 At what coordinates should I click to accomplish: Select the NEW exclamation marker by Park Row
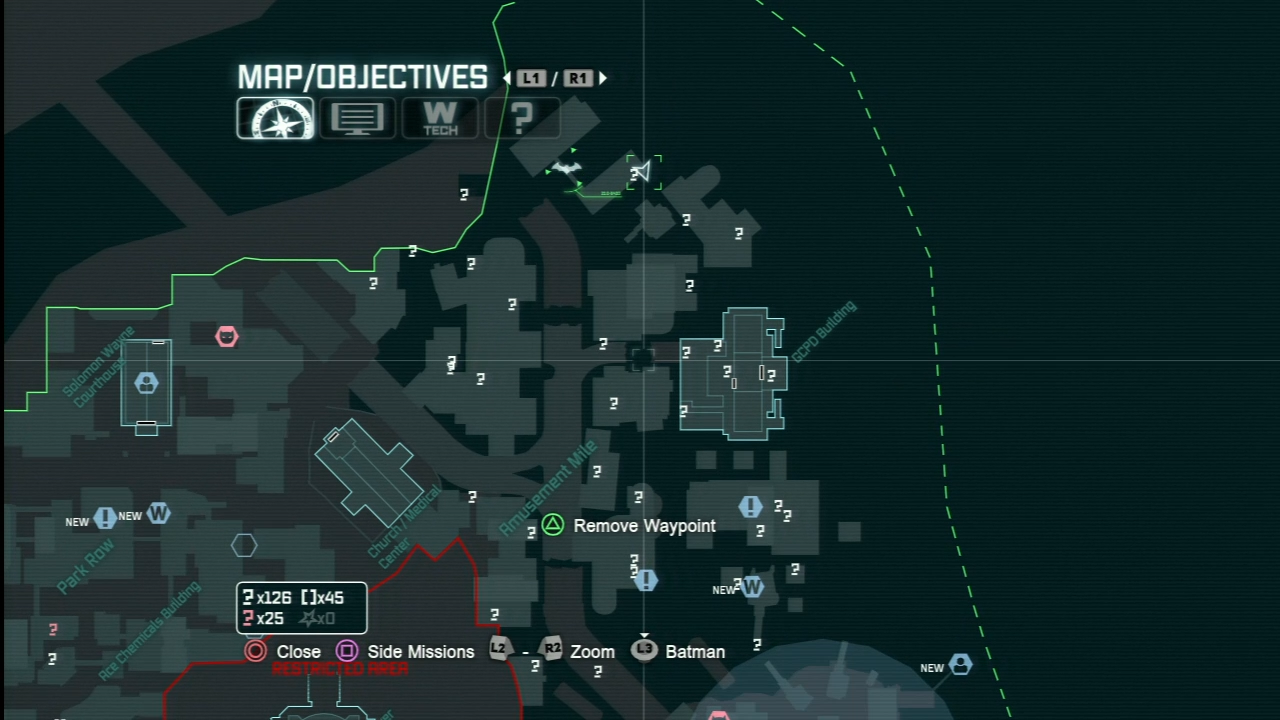click(x=105, y=518)
